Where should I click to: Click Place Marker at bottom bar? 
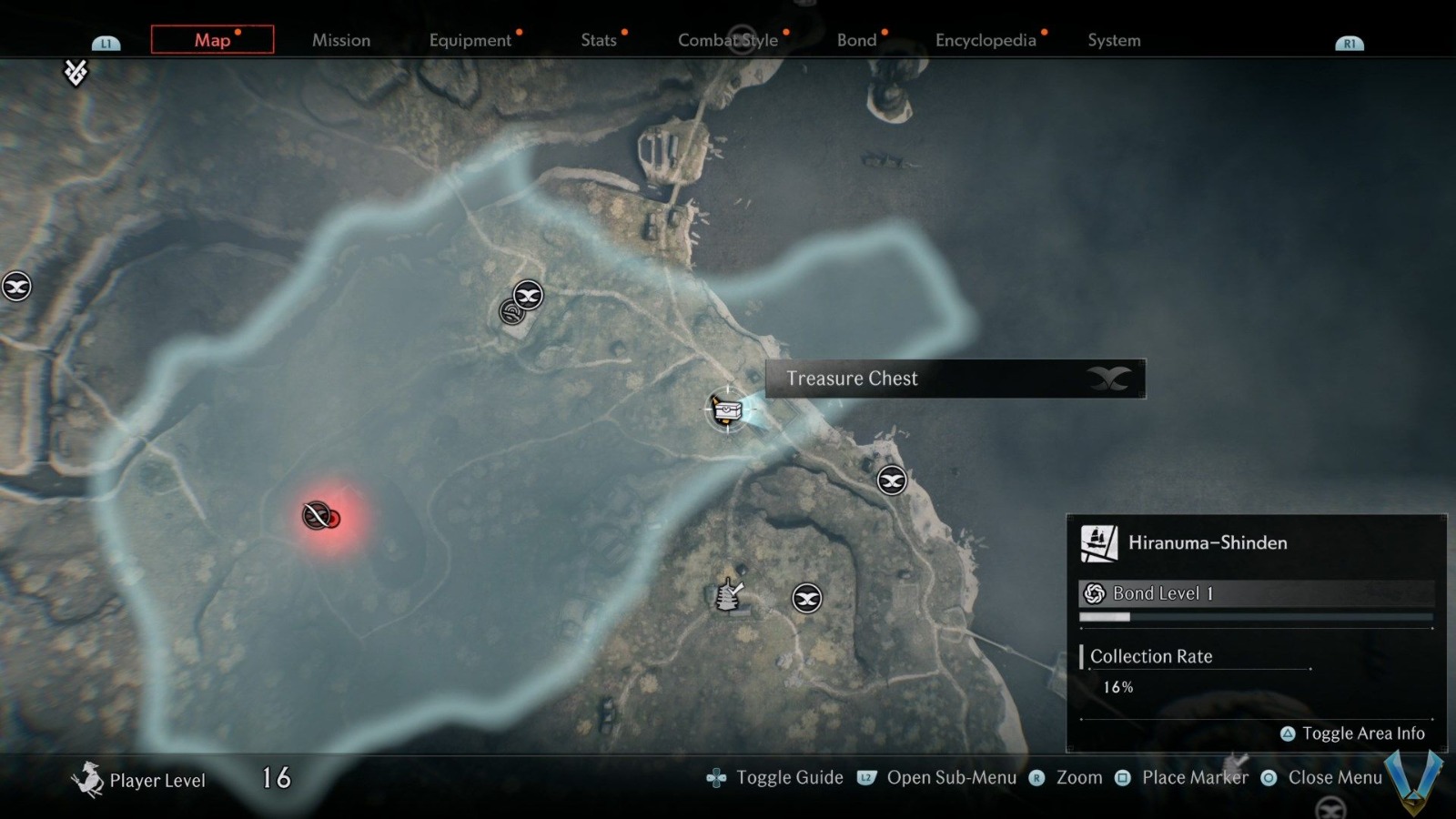(1195, 777)
